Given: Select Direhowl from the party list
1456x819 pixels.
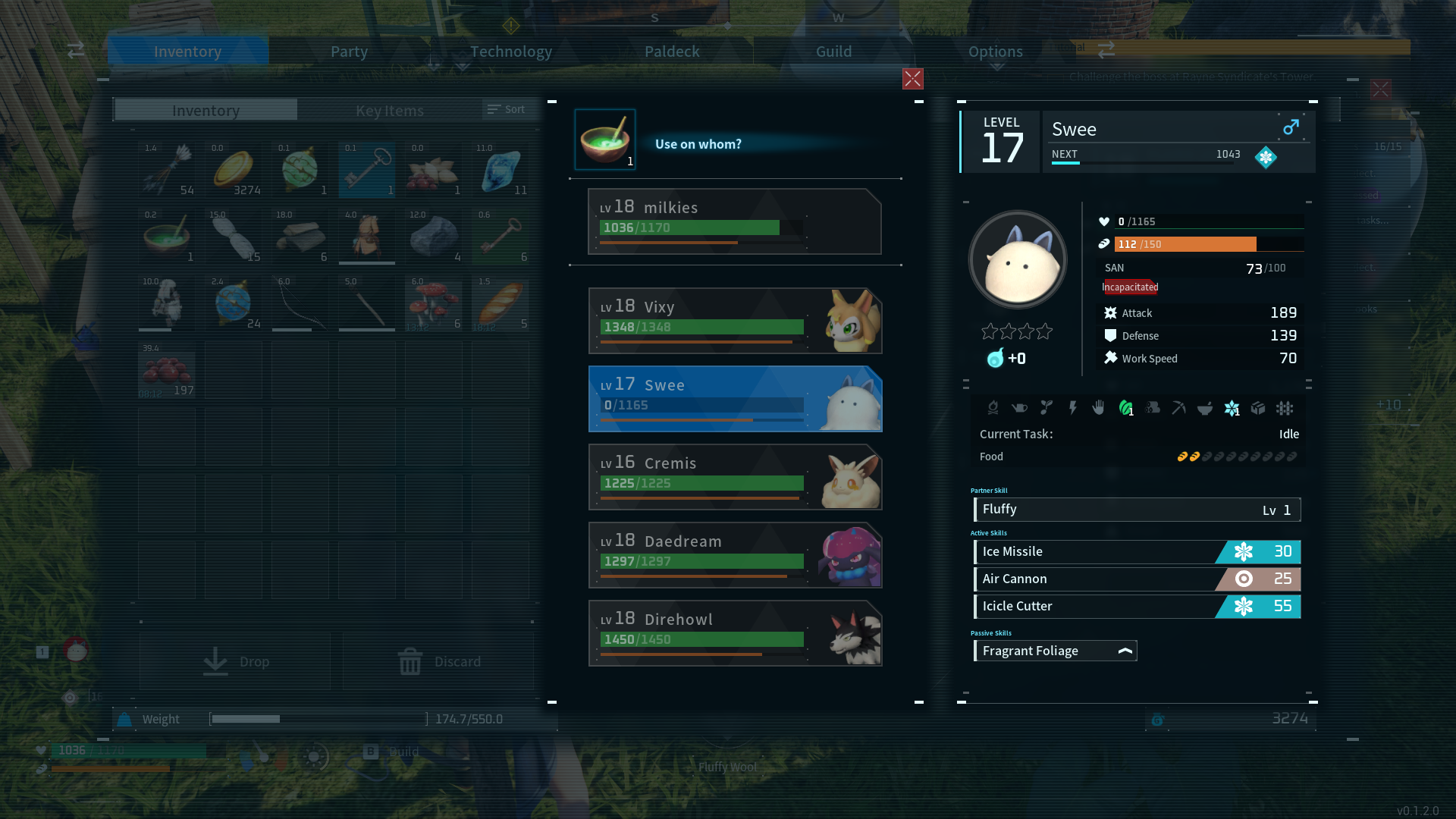Looking at the screenshot, I should coord(734,633).
